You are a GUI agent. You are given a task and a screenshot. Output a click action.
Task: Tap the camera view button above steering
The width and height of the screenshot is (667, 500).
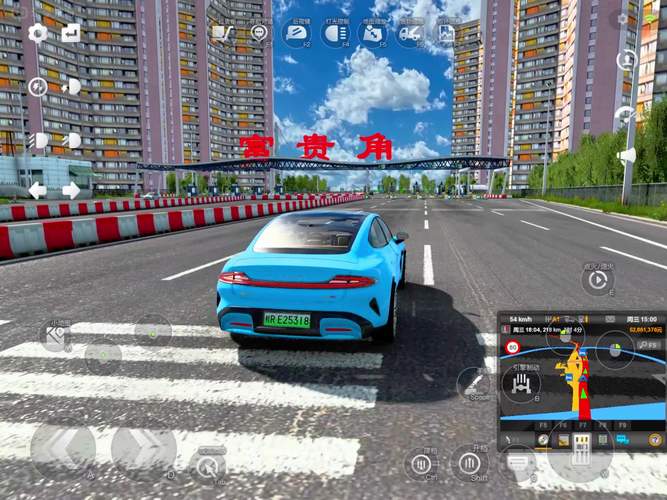[55, 336]
